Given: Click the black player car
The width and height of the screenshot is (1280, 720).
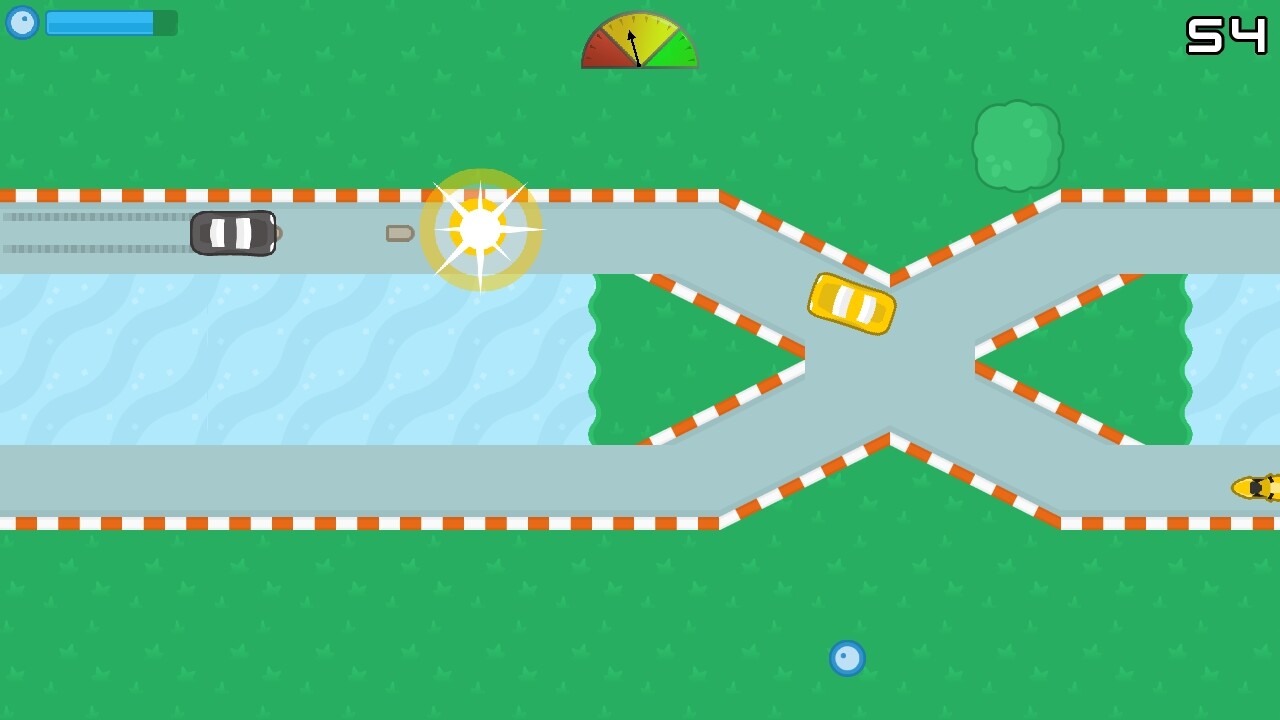Looking at the screenshot, I should tap(234, 234).
